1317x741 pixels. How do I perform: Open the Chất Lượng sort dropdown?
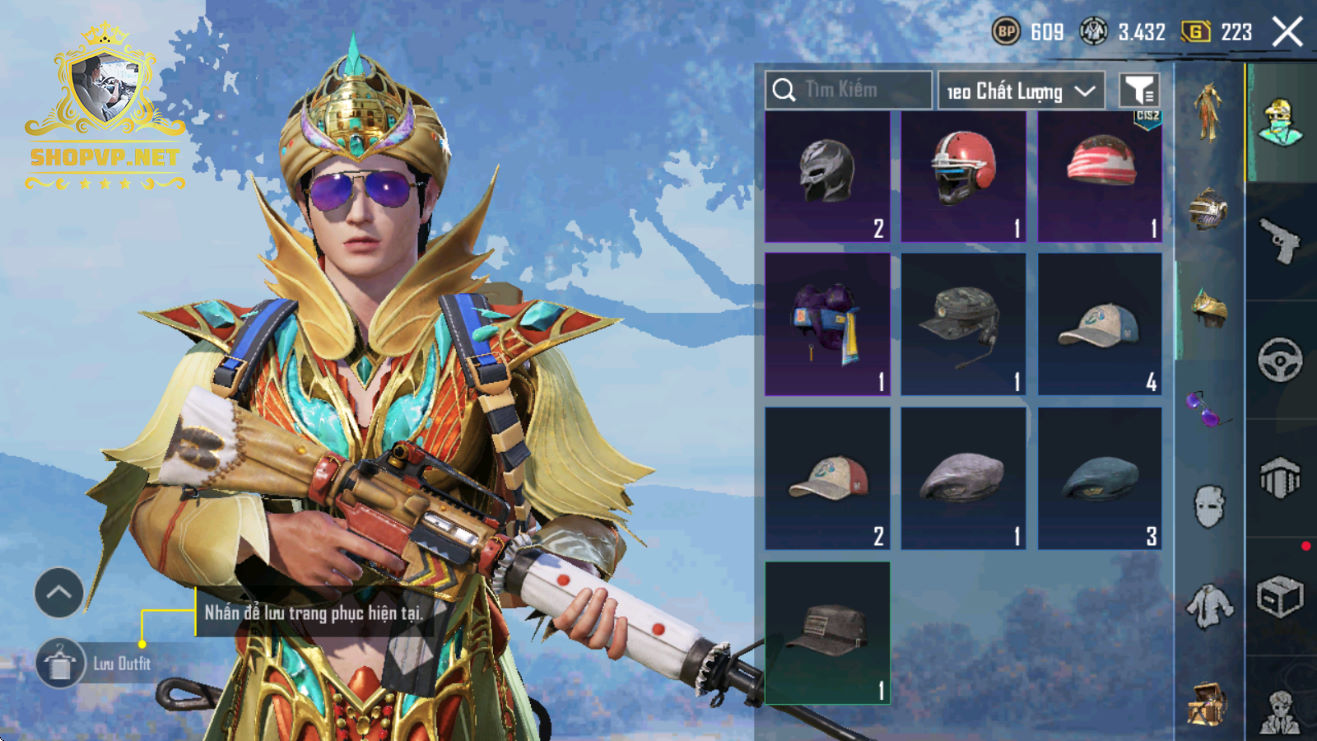coord(1021,91)
